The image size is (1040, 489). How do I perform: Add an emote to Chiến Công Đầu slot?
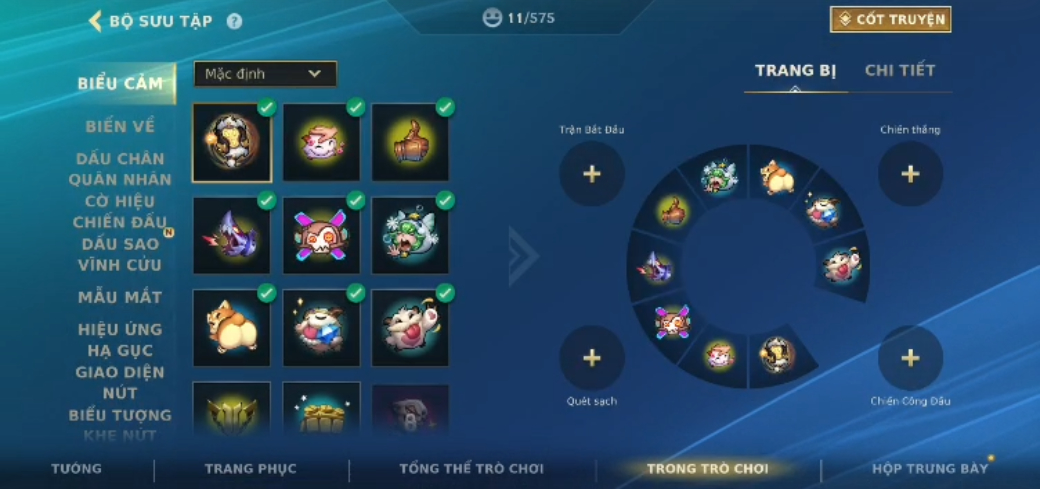[x=910, y=357]
